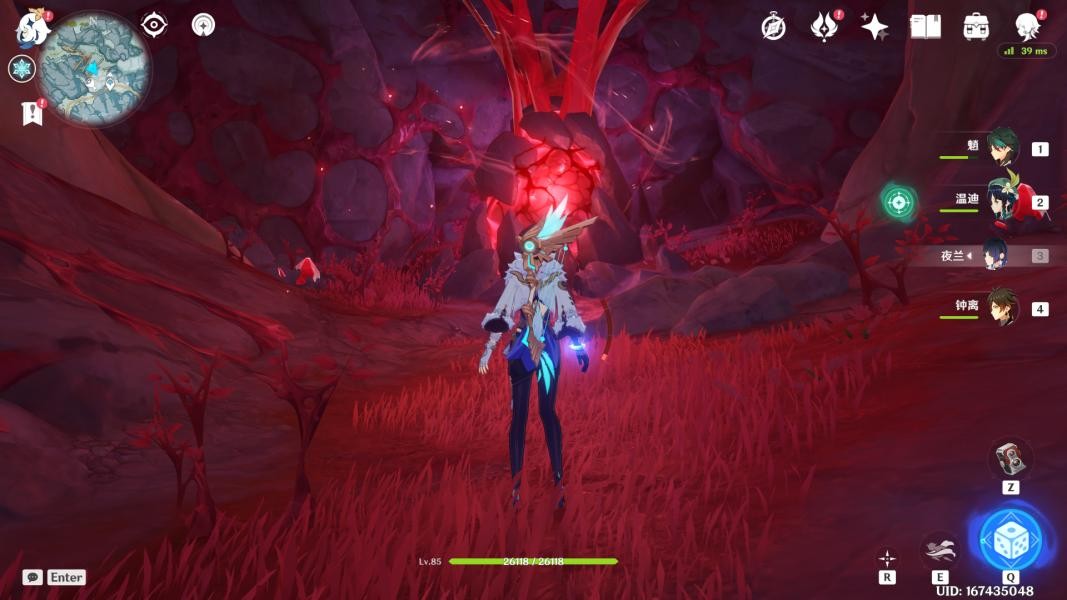This screenshot has height=600, width=1067.
Task: Open the Paimon main menu
Action: (x=32, y=28)
